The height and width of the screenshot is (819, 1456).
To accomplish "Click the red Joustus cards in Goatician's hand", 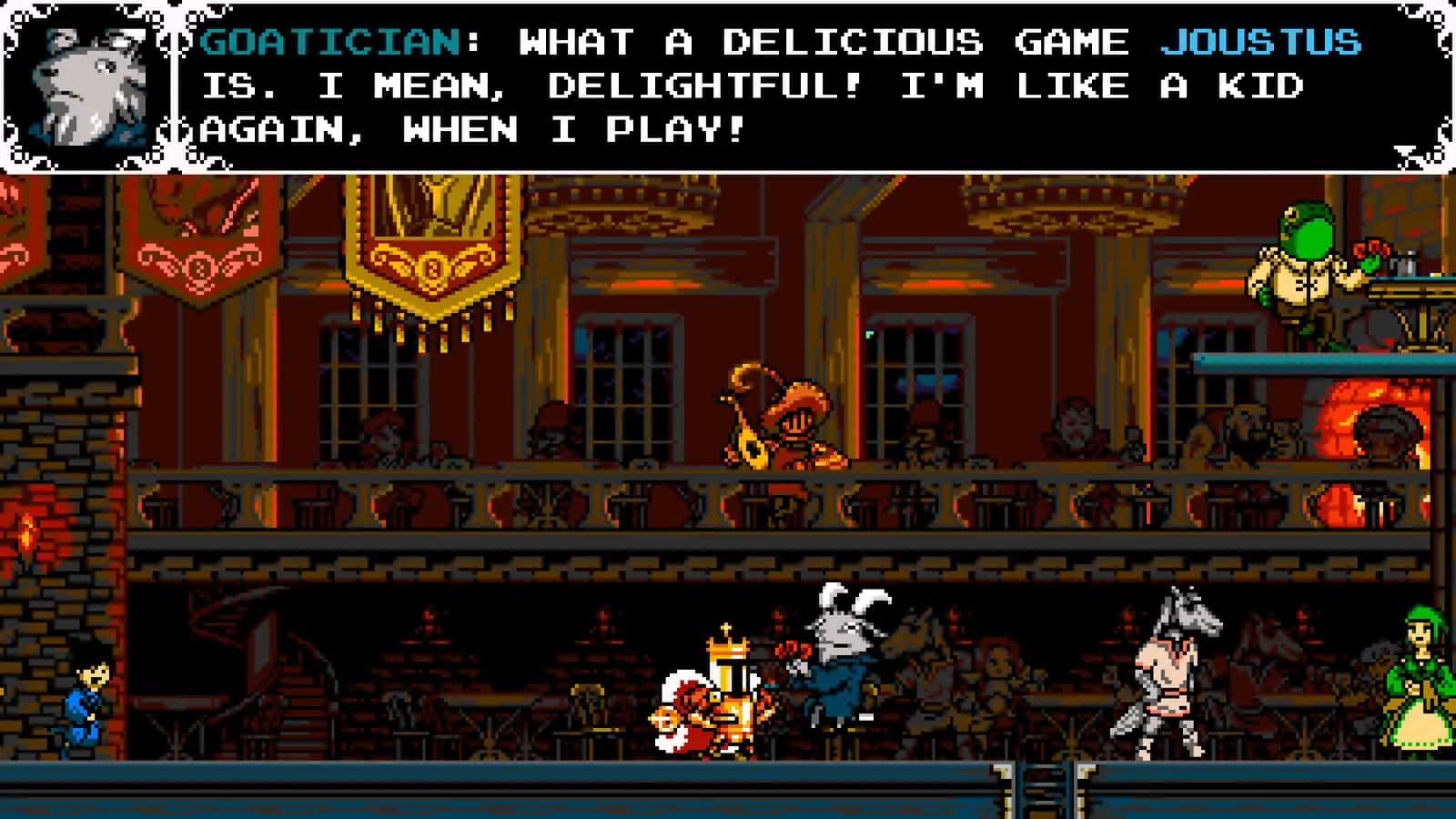I will click(x=794, y=651).
